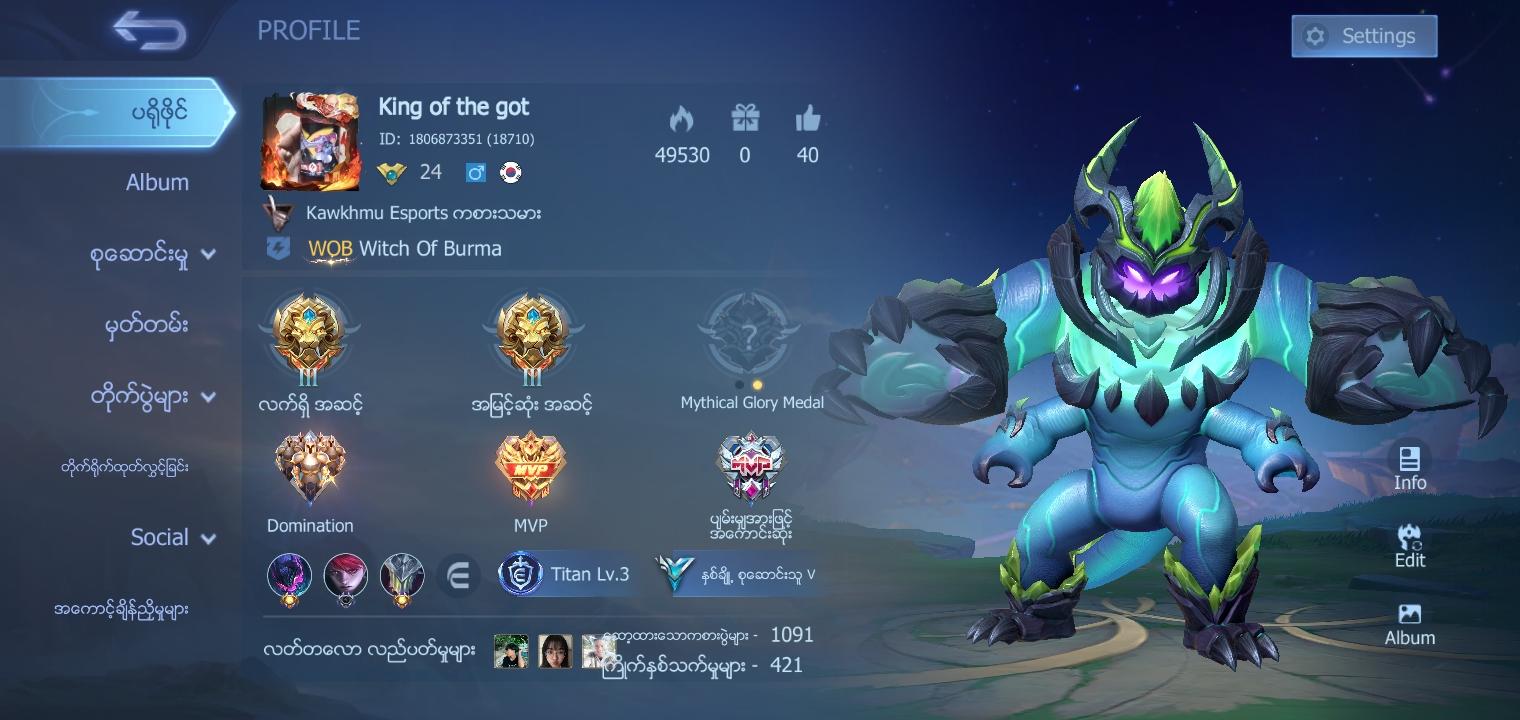The height and width of the screenshot is (720, 1520).
Task: View the MVP medal details
Action: pyautogui.click(x=530, y=466)
